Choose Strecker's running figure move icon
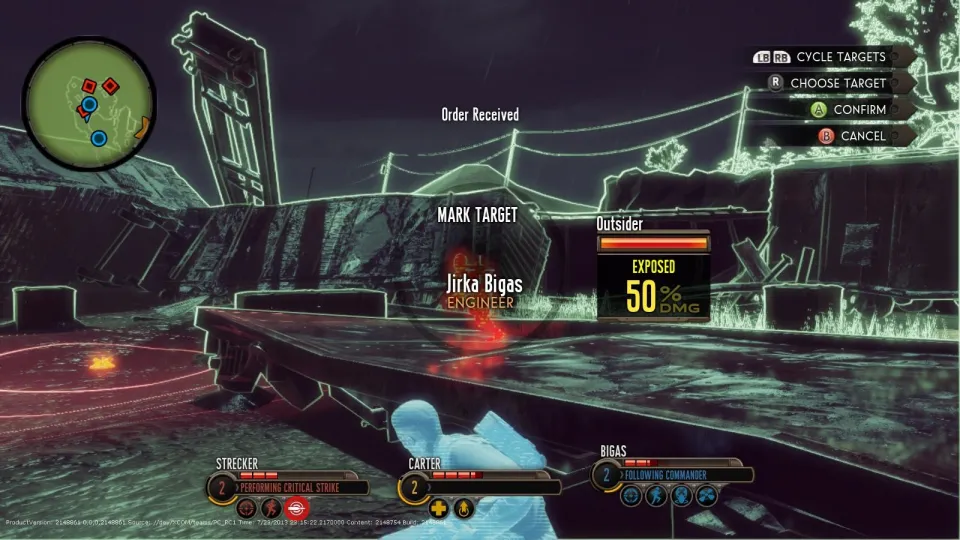 (272, 509)
